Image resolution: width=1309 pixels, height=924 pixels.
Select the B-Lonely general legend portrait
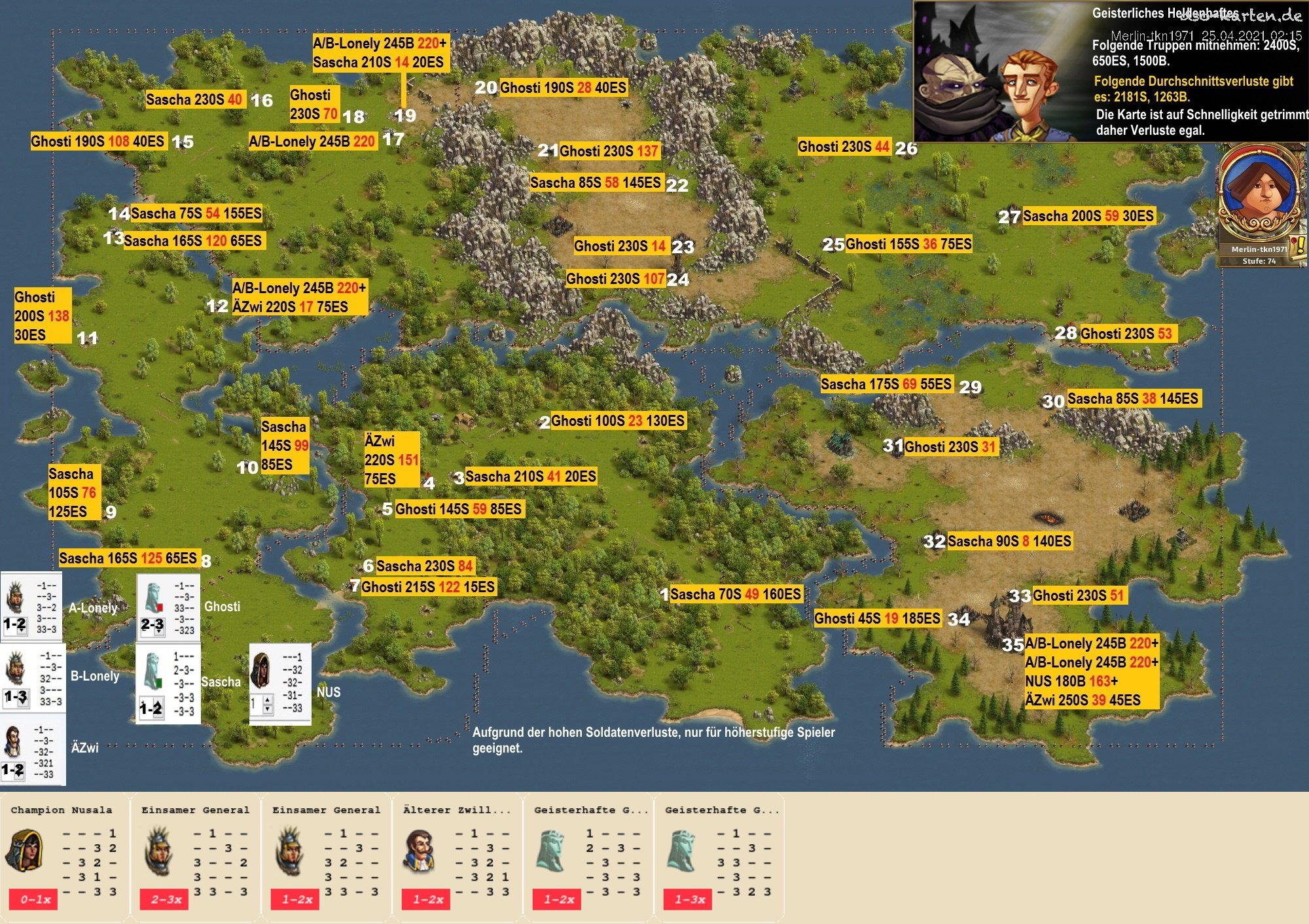[x=14, y=669]
